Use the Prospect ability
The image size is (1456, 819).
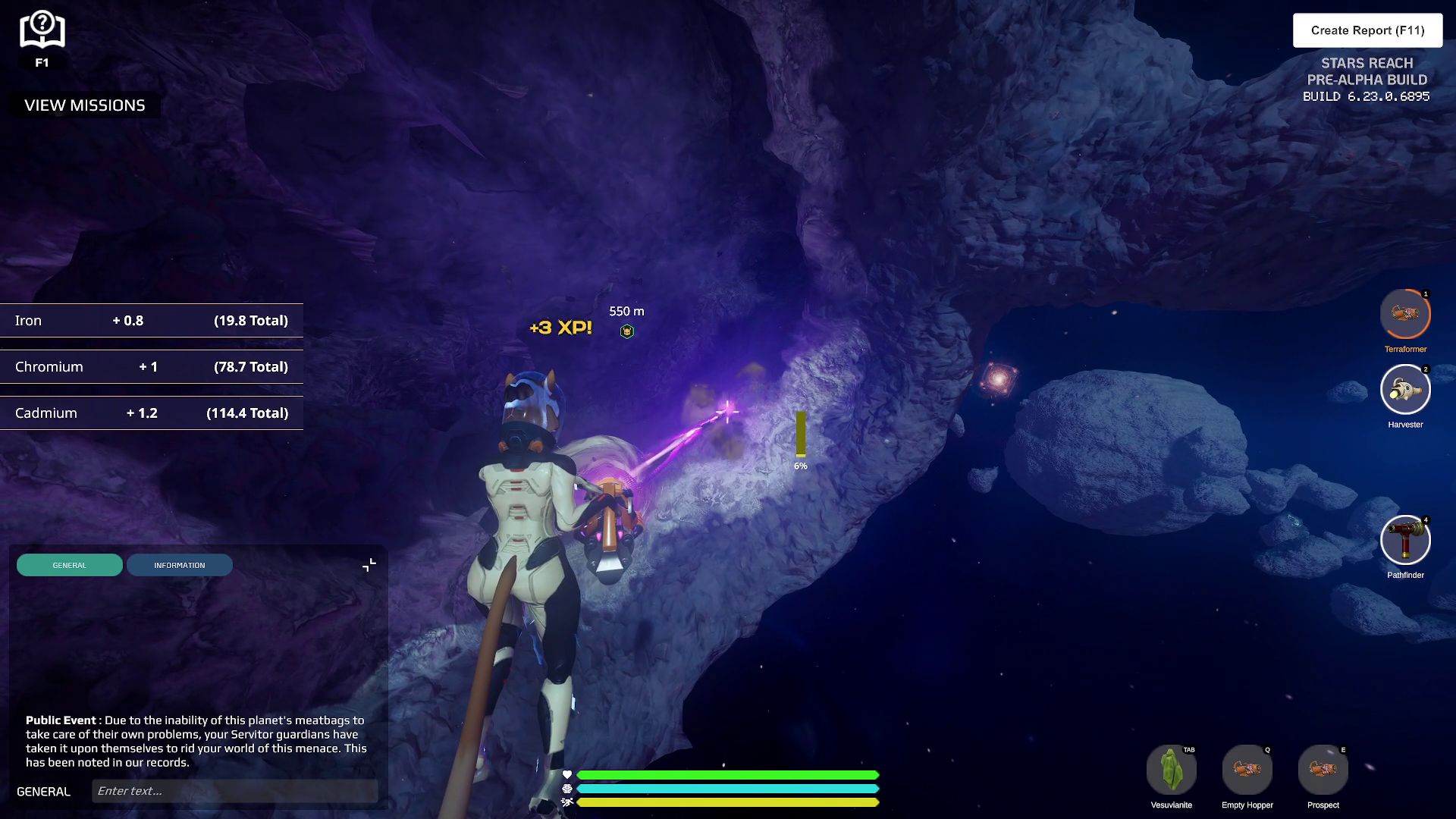(x=1323, y=770)
